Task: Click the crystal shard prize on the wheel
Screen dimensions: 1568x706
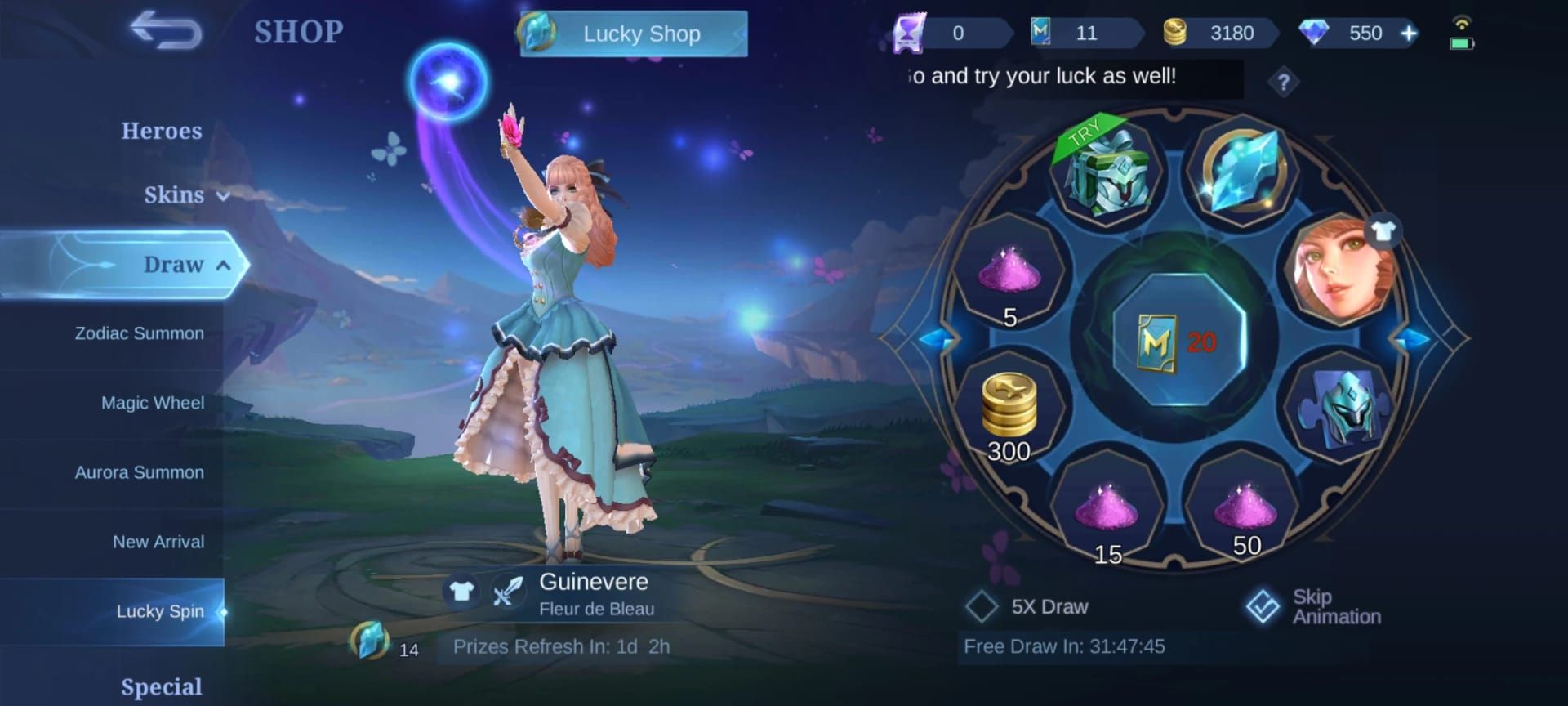Action: point(1242,172)
